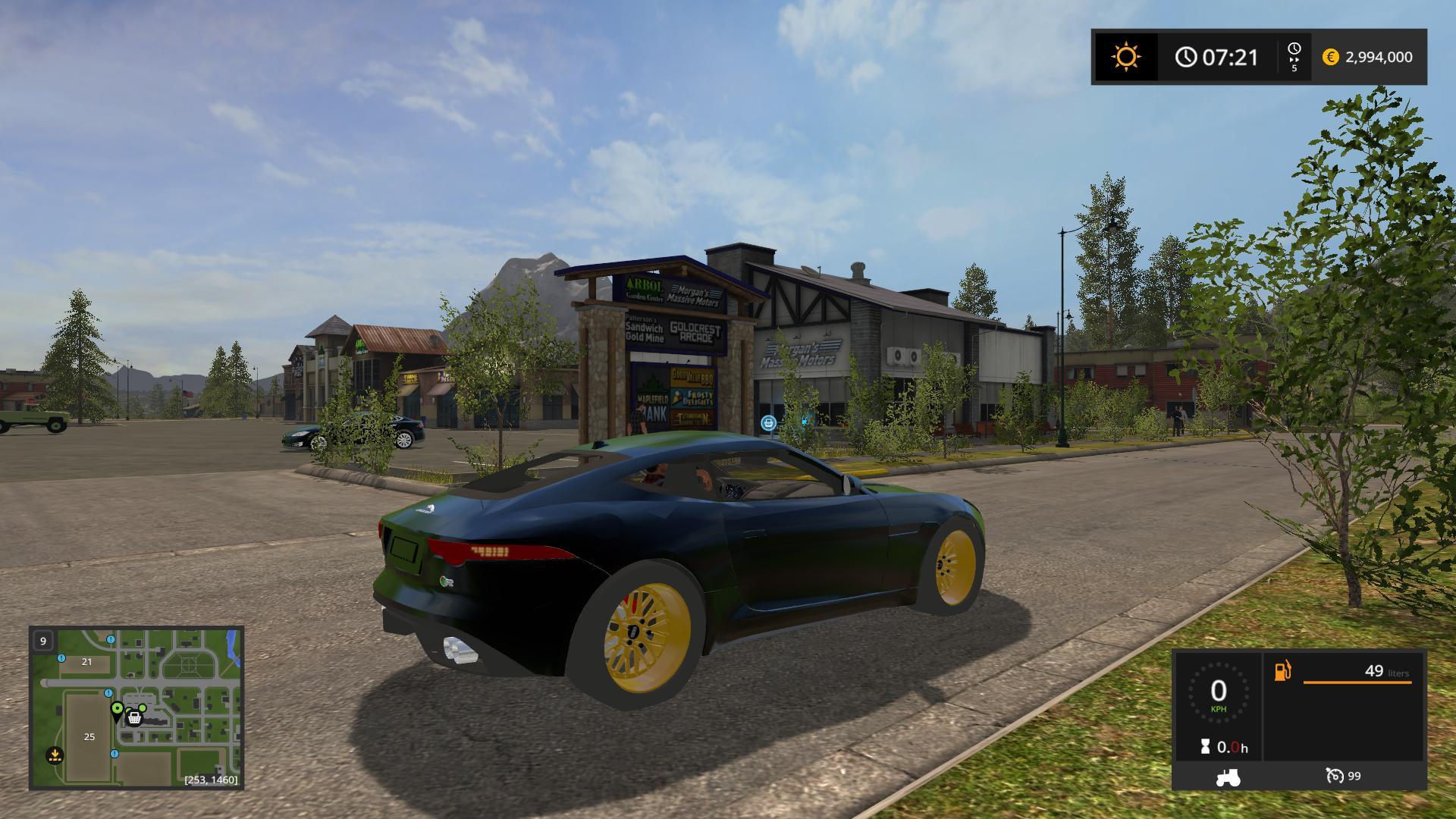Click the orange fuel pump icon
1456x819 pixels.
coord(1282,671)
